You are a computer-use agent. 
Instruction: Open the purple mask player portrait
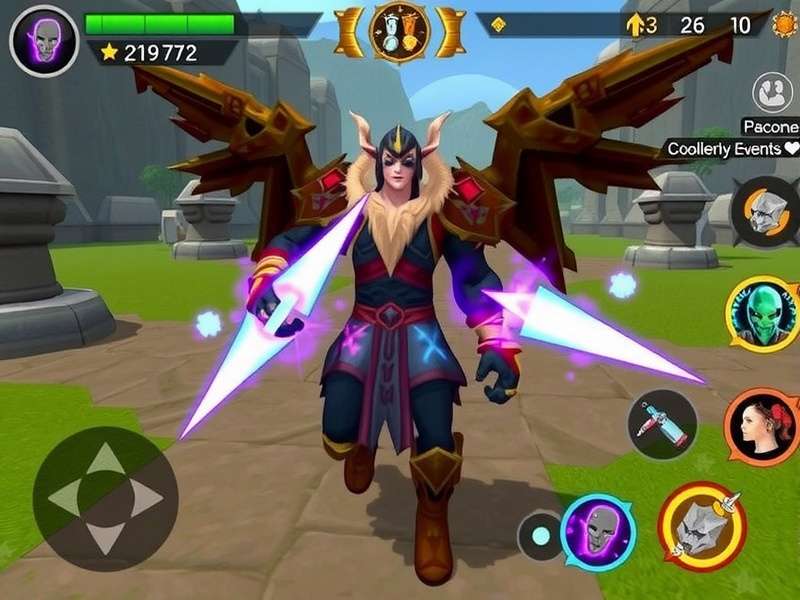pyautogui.click(x=43, y=41)
